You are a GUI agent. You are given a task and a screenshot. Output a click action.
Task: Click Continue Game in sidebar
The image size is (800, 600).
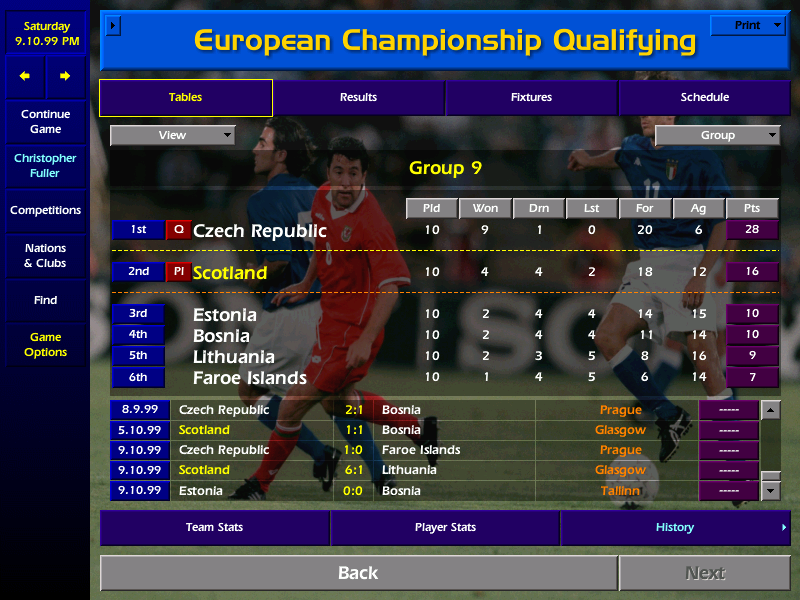(x=45, y=122)
